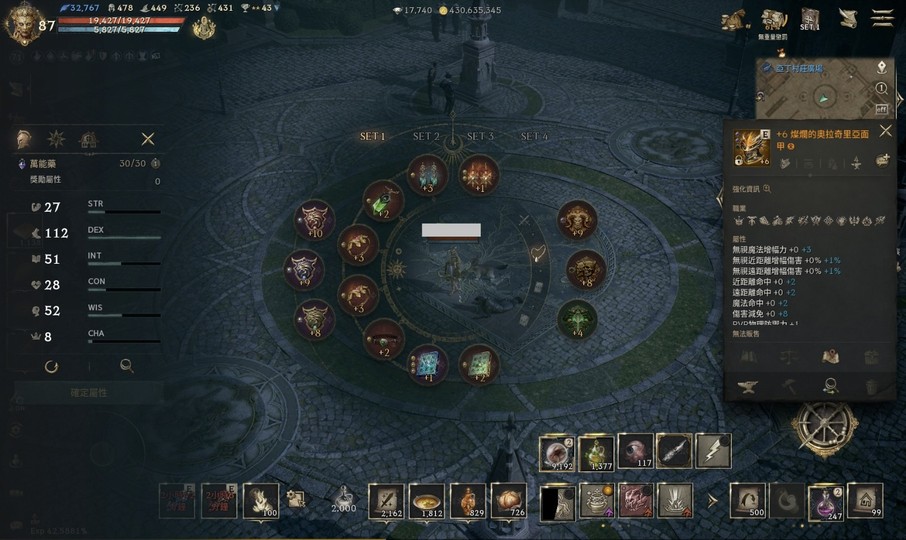Viewport: 906px width, 540px height.
Task: Select the +9 helmet equipment slot
Action: 577,220
